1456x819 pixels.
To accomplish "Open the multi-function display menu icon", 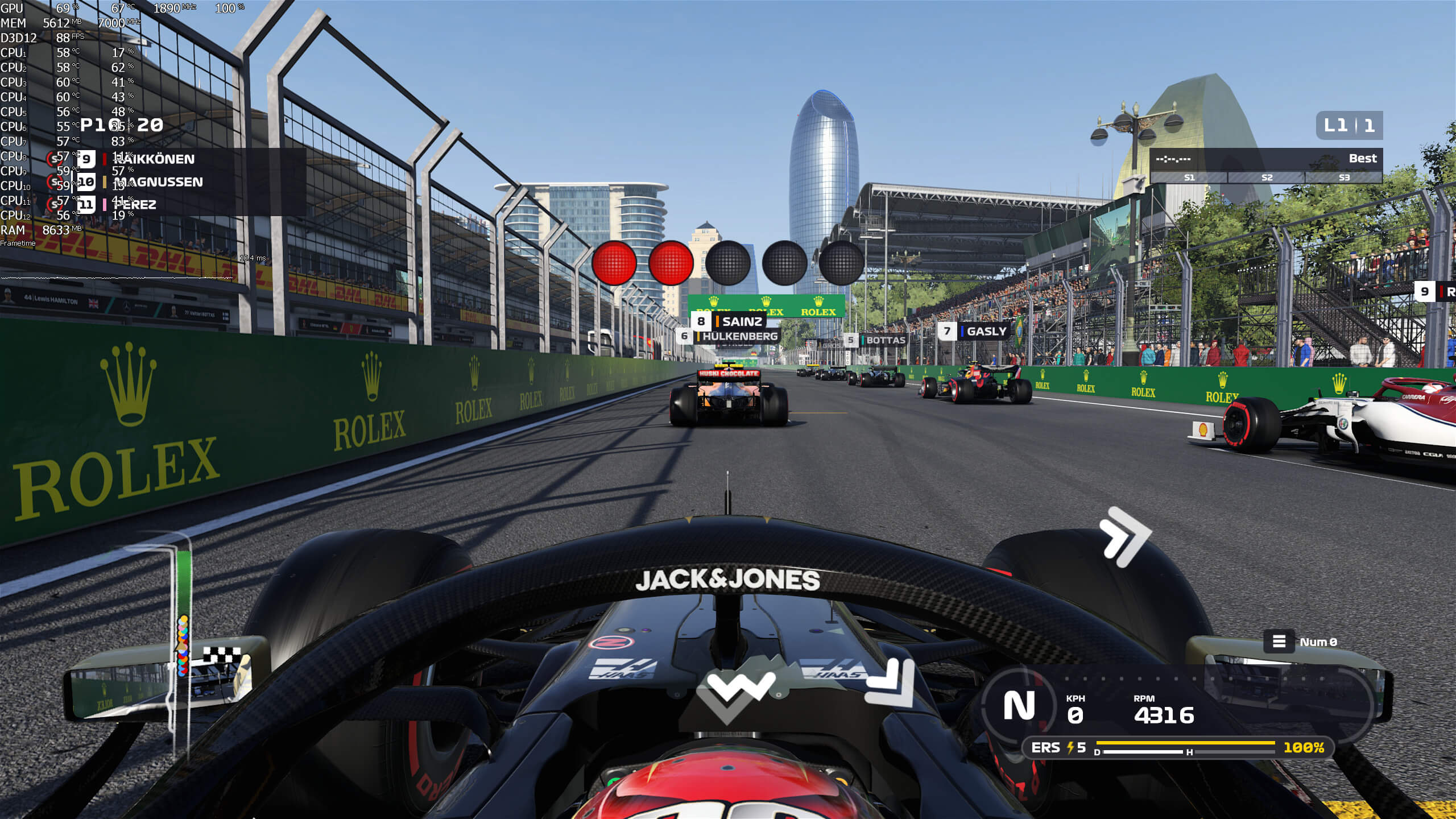I will click(x=1279, y=642).
